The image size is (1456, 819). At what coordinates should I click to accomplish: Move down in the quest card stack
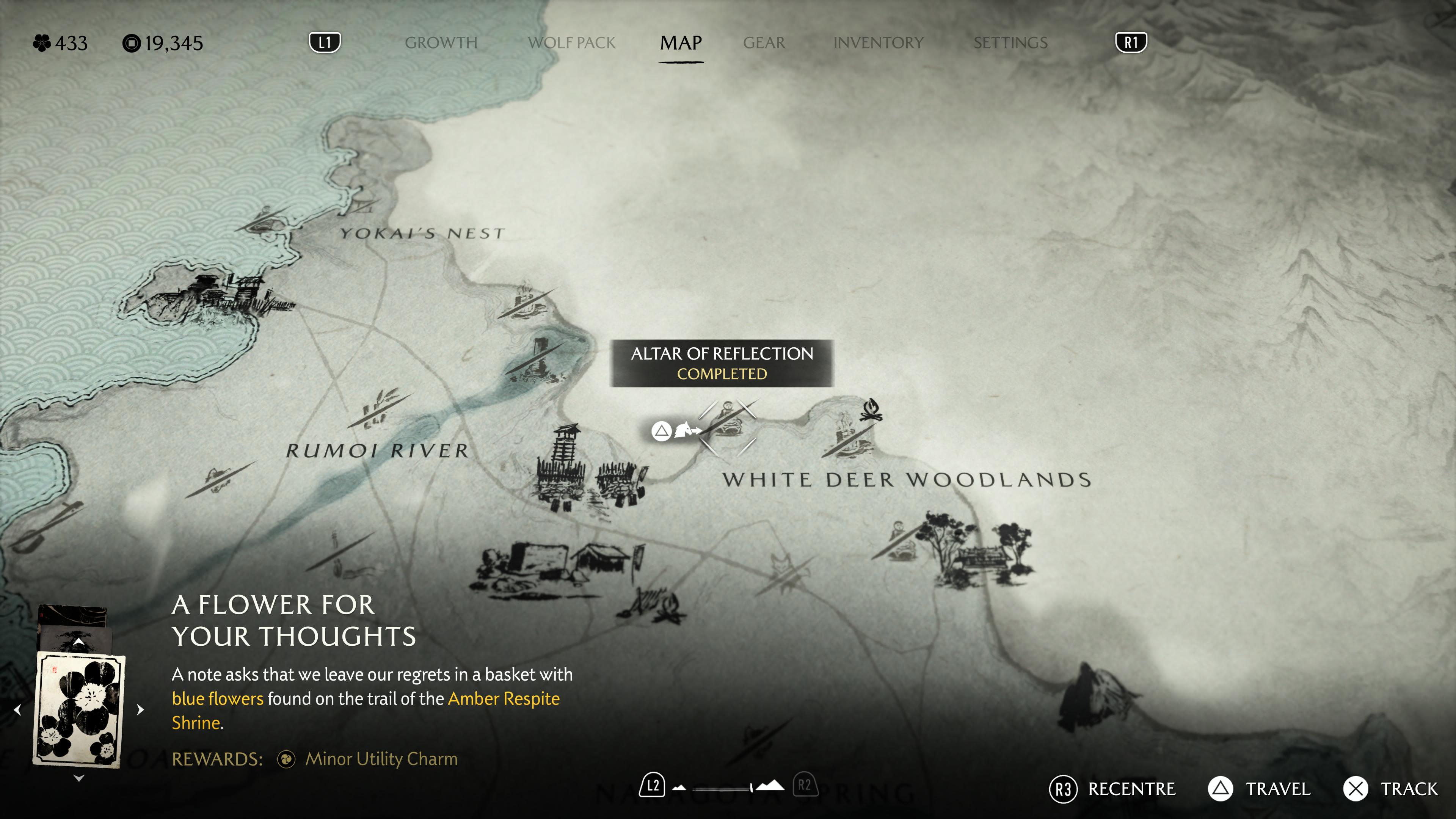pos(79,778)
